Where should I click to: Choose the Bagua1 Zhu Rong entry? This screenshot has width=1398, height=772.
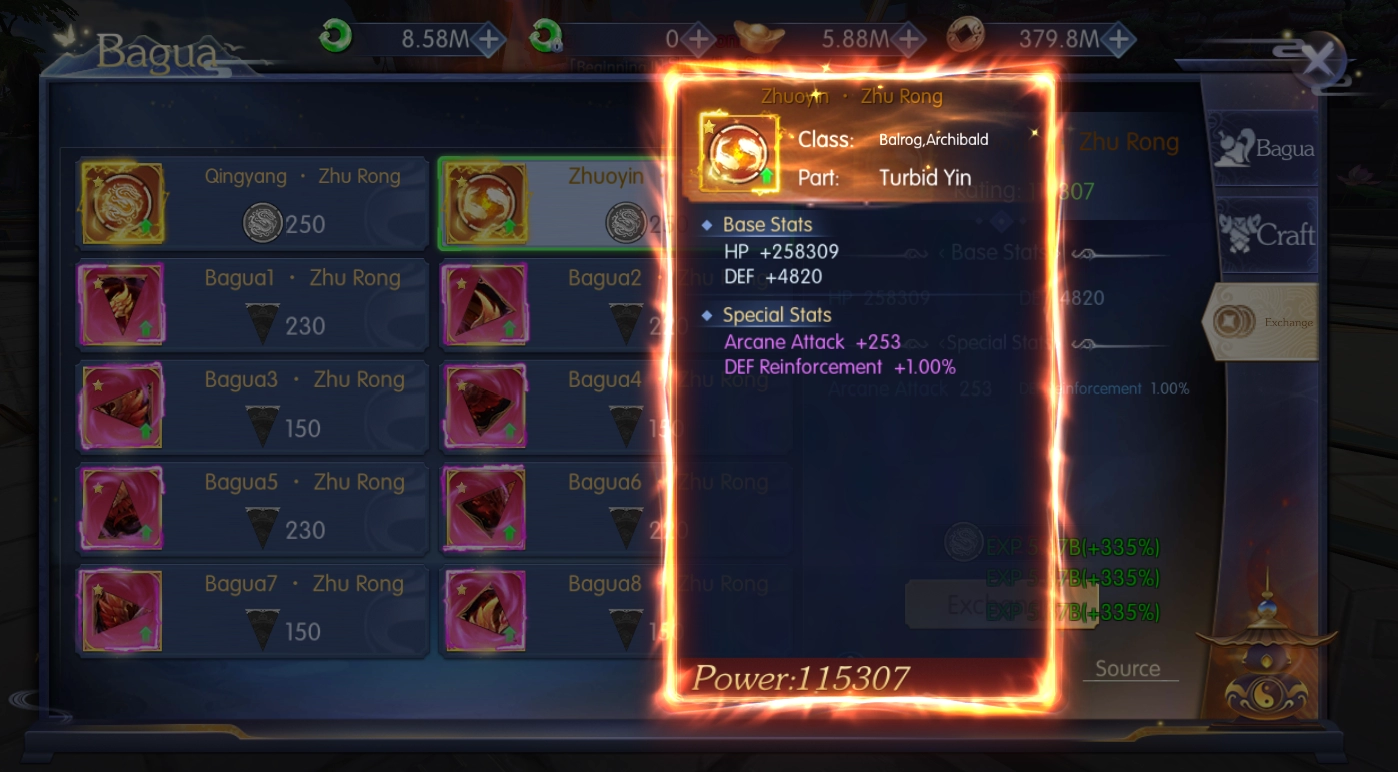pyautogui.click(x=254, y=305)
